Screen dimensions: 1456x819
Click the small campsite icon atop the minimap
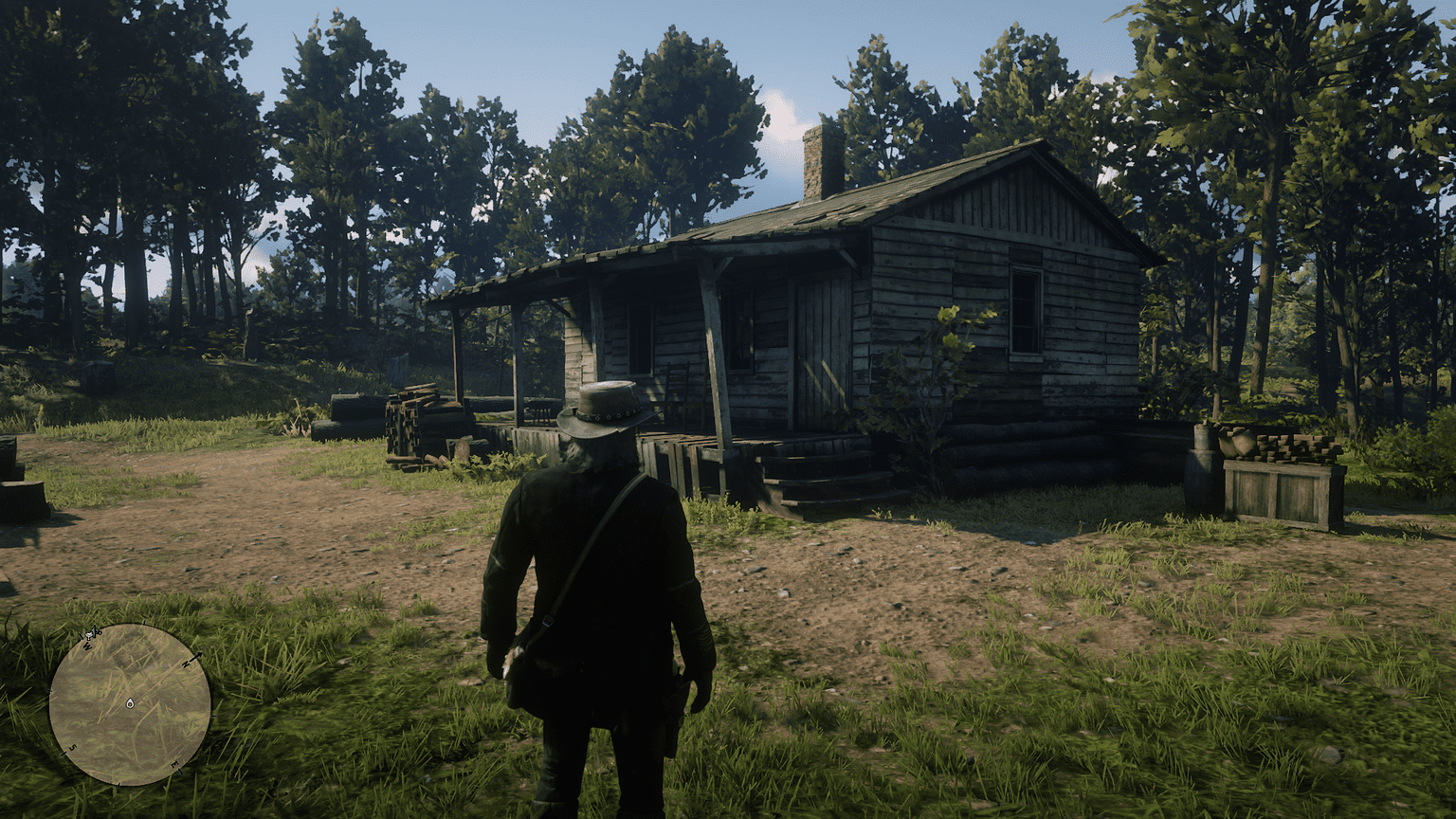[90, 634]
